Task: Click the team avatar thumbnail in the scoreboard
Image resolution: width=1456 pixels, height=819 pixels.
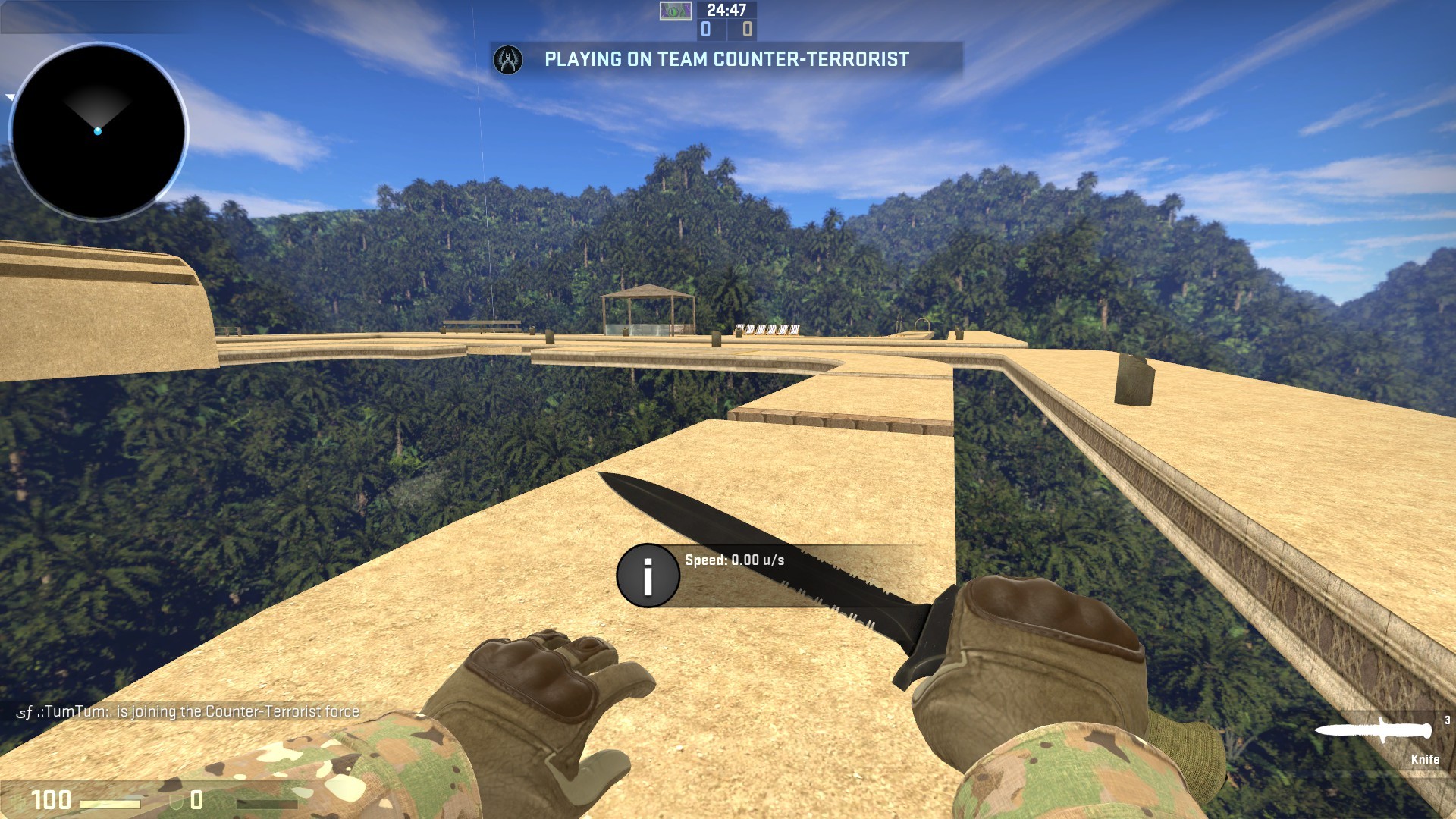Action: pyautogui.click(x=675, y=11)
